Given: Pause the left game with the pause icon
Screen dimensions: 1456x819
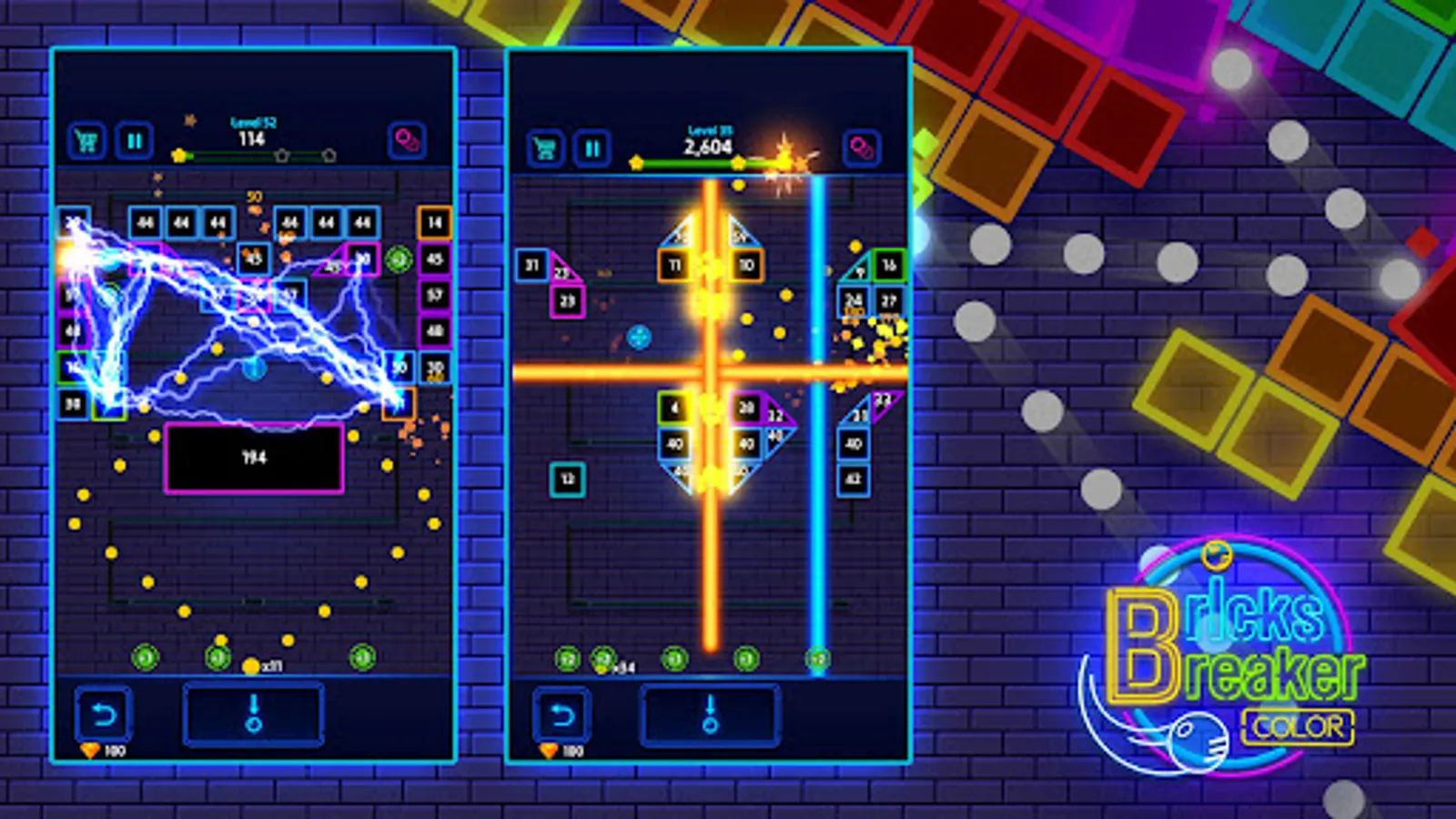Looking at the screenshot, I should [134, 140].
